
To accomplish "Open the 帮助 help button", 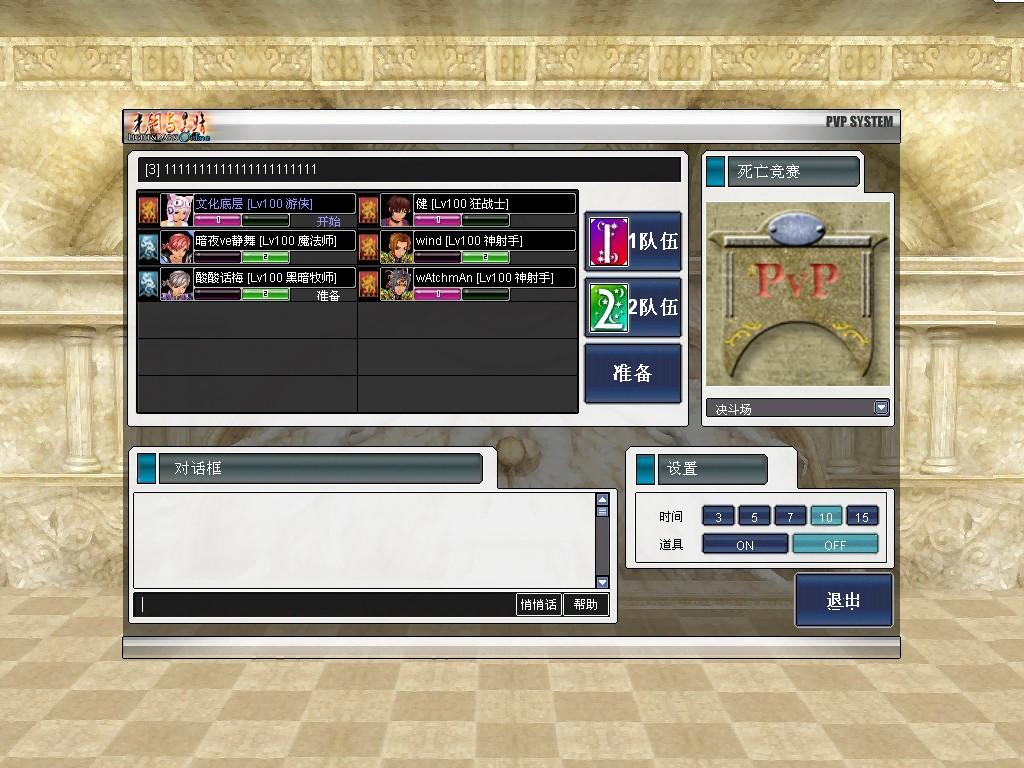I will [586, 604].
